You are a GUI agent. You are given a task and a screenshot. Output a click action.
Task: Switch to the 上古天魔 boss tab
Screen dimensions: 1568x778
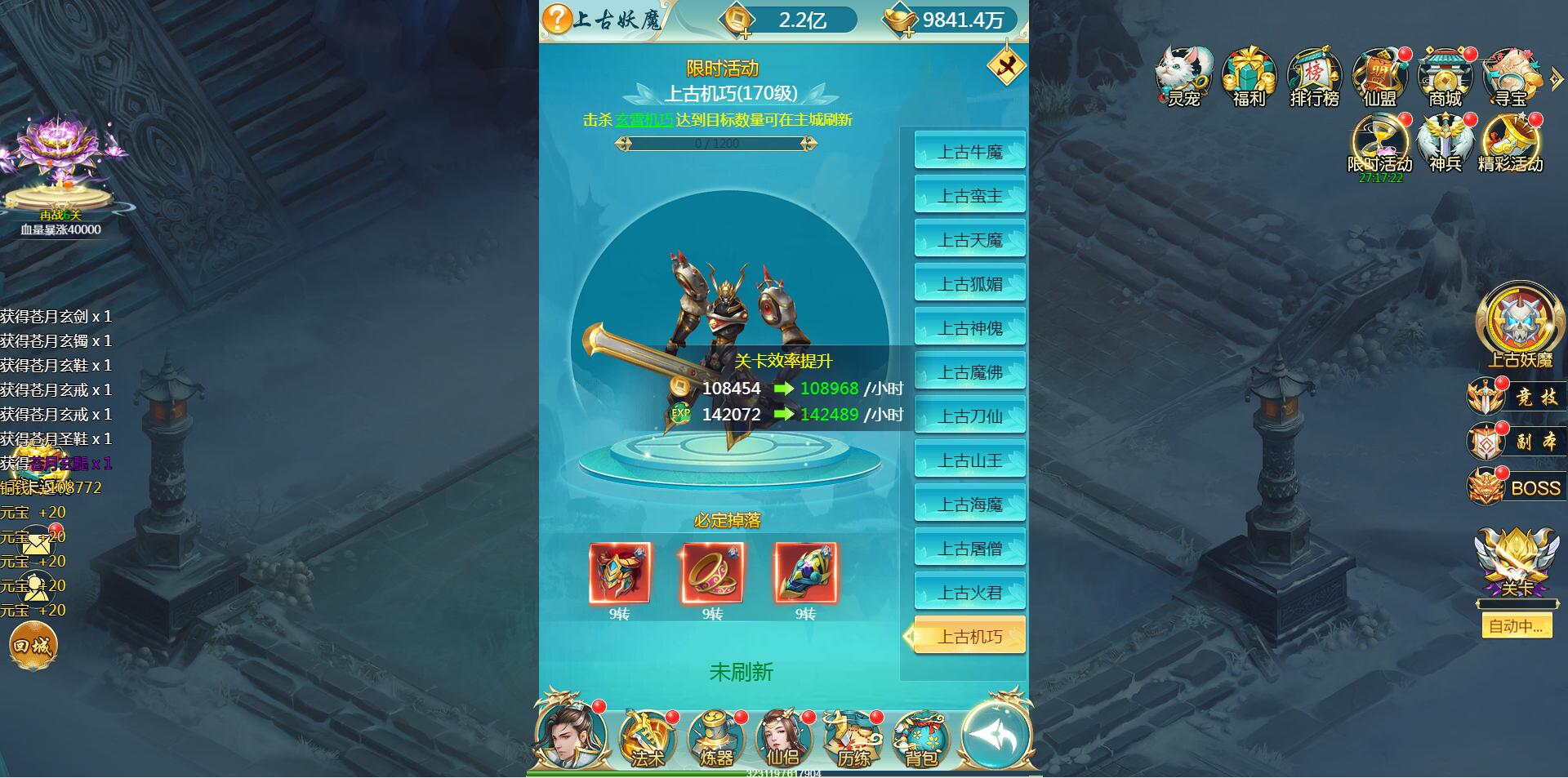point(969,240)
